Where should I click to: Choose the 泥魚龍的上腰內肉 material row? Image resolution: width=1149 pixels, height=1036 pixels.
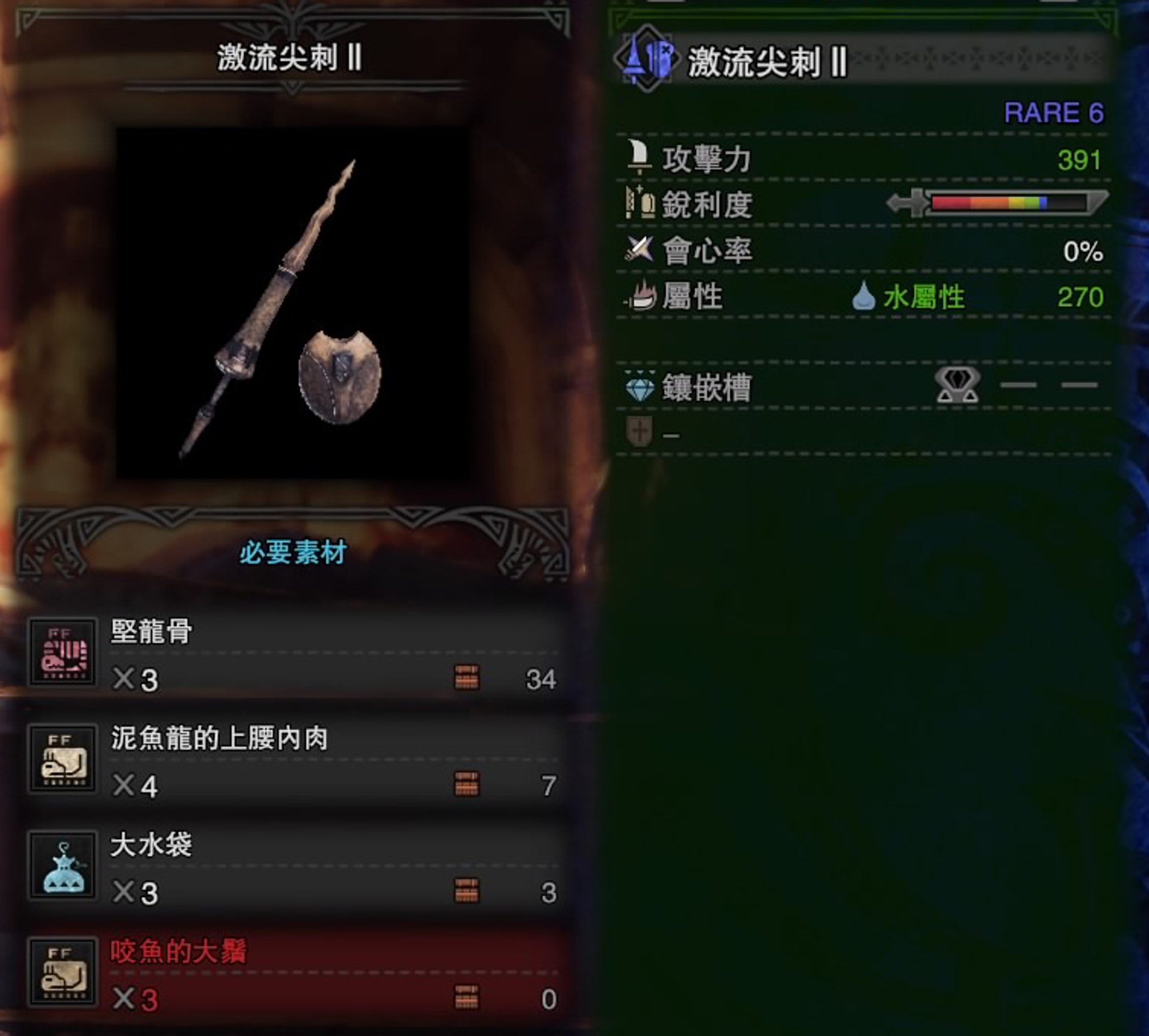click(293, 760)
